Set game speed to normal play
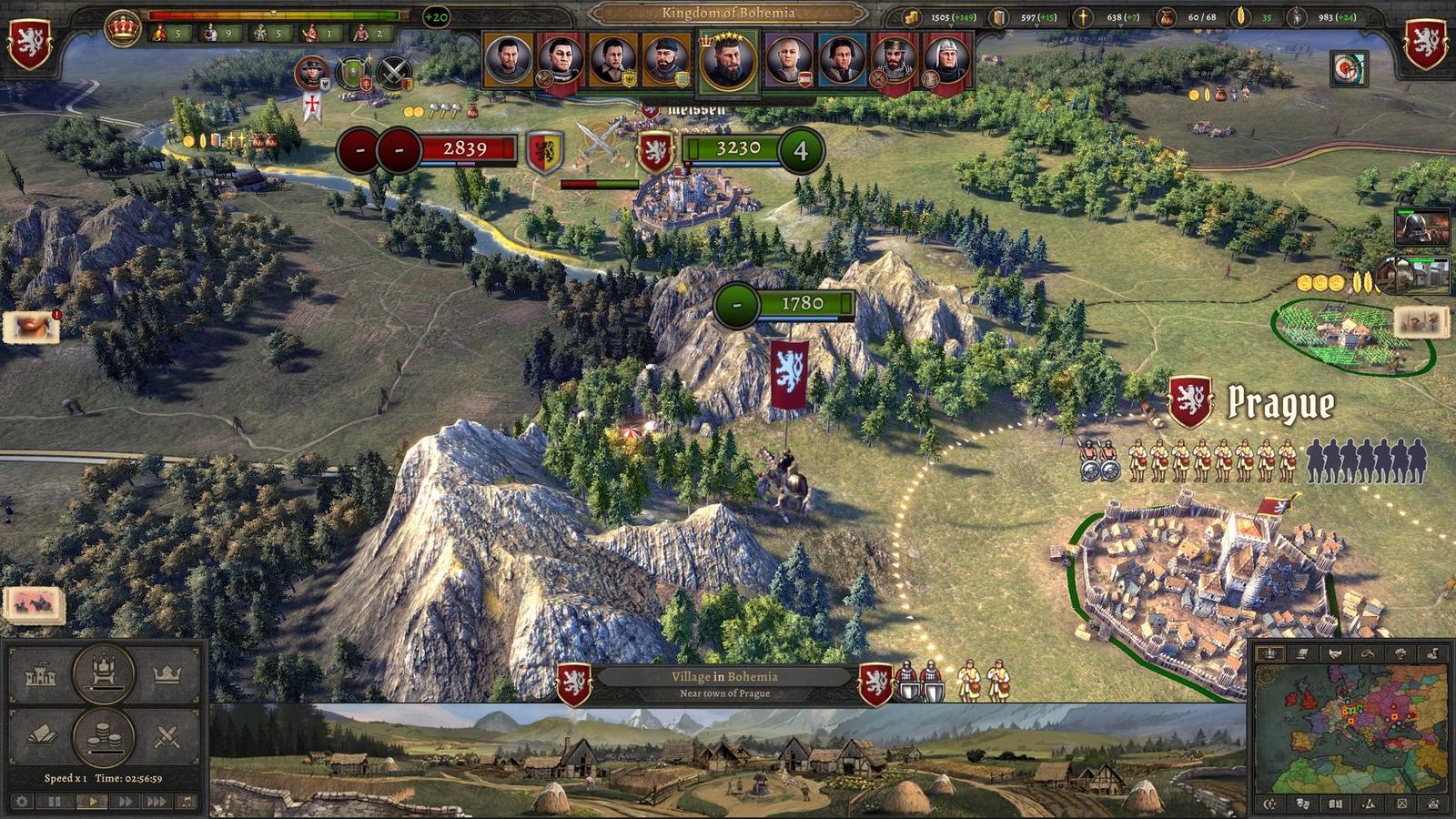Image resolution: width=1456 pixels, height=819 pixels. [91, 802]
